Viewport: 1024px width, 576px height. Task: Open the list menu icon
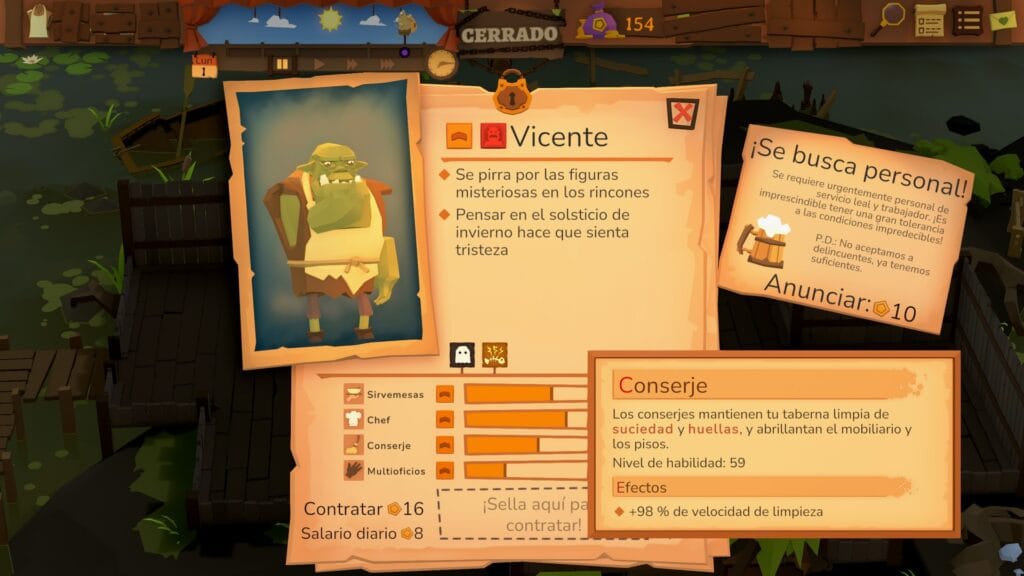(966, 20)
